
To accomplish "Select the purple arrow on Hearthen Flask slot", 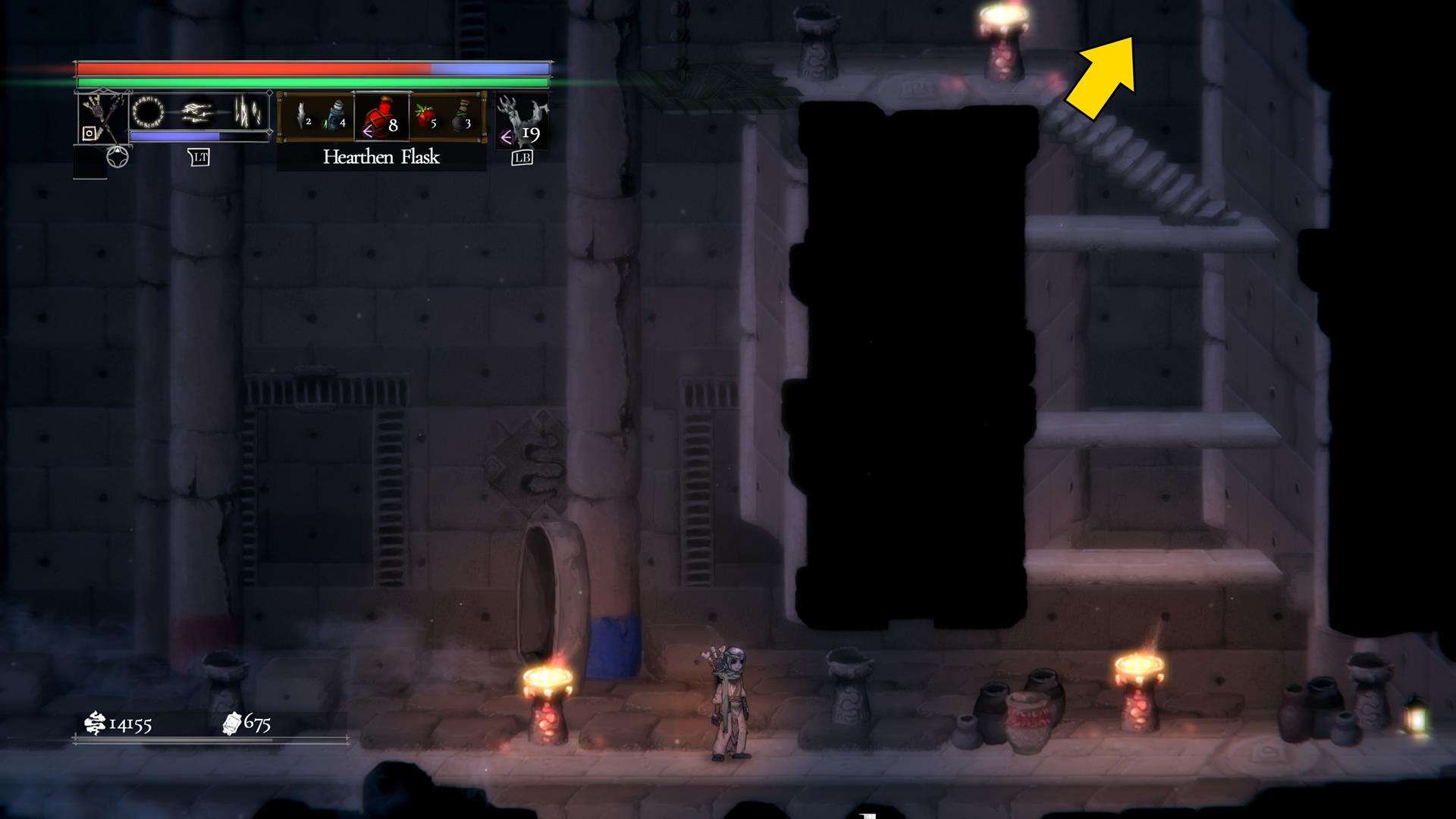I will [367, 131].
